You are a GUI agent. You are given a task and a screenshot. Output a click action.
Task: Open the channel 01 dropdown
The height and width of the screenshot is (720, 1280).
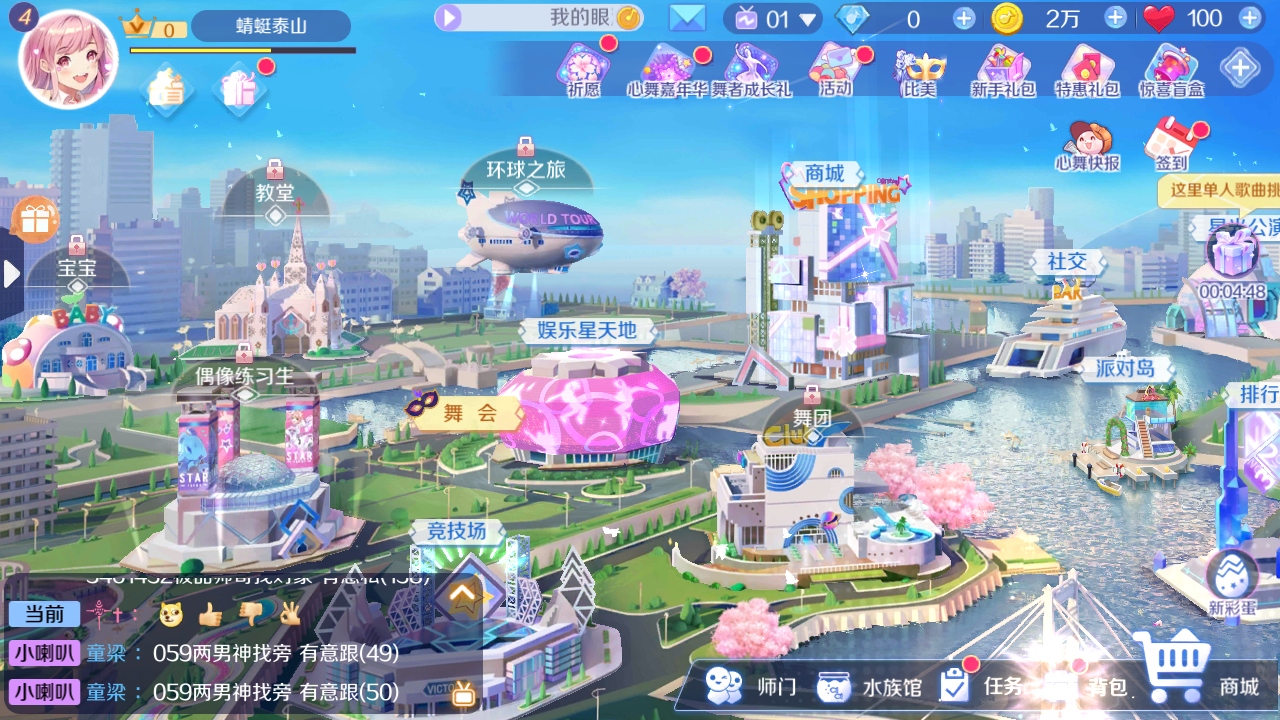pos(806,18)
